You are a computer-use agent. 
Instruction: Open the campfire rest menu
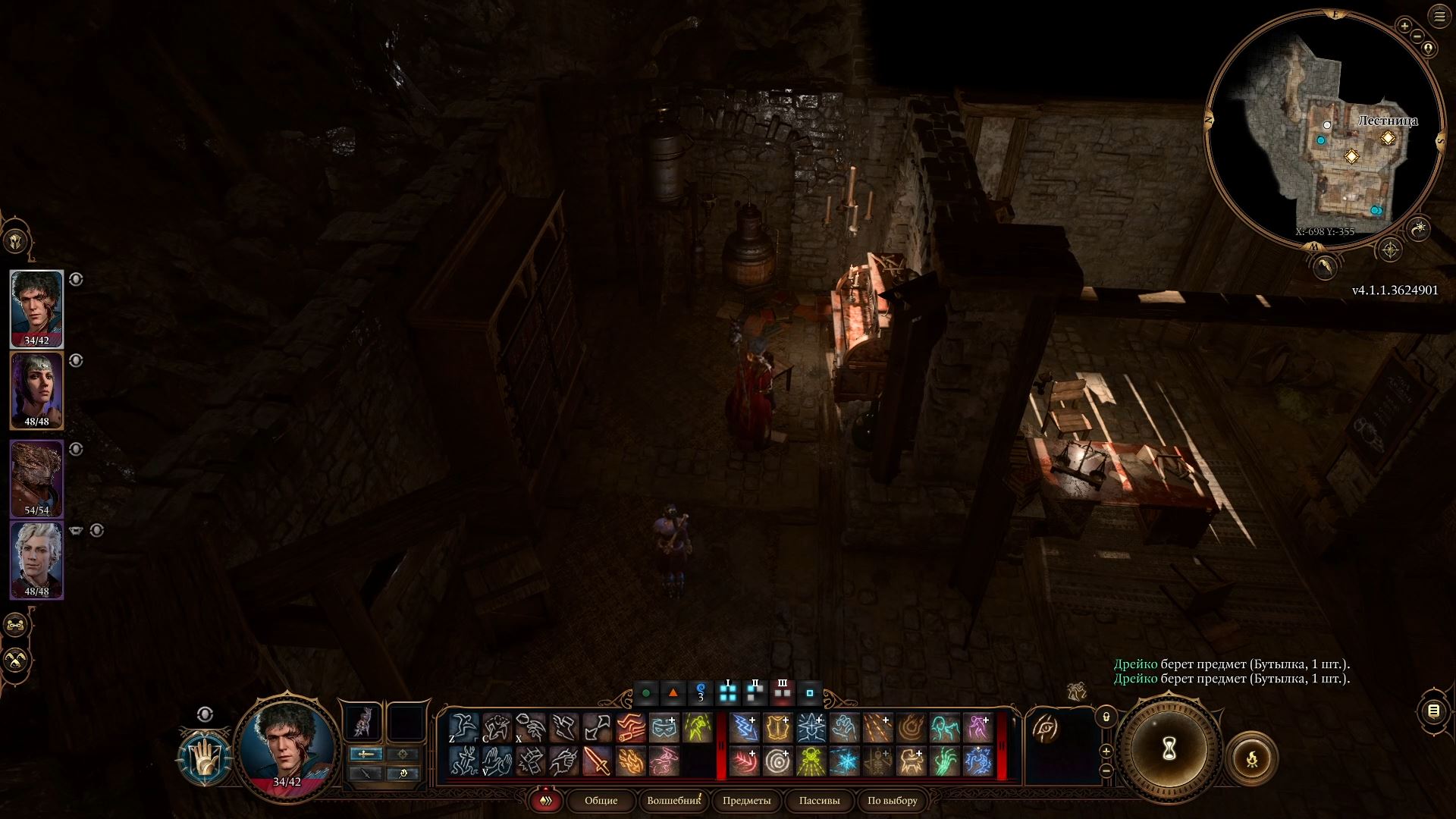click(x=1251, y=758)
